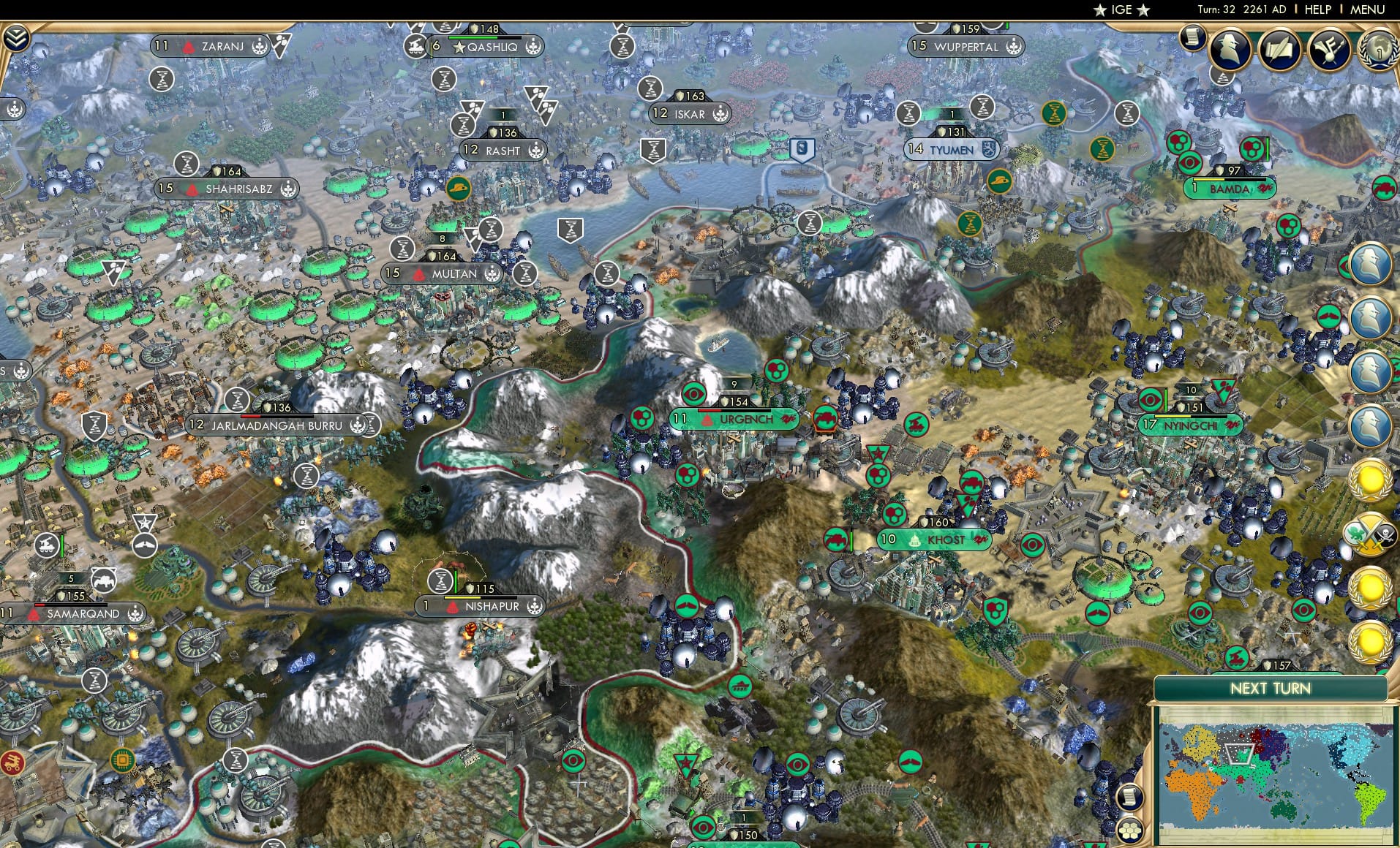Viewport: 1400px width, 848px height.
Task: Open the MENU
Action: [x=1367, y=10]
